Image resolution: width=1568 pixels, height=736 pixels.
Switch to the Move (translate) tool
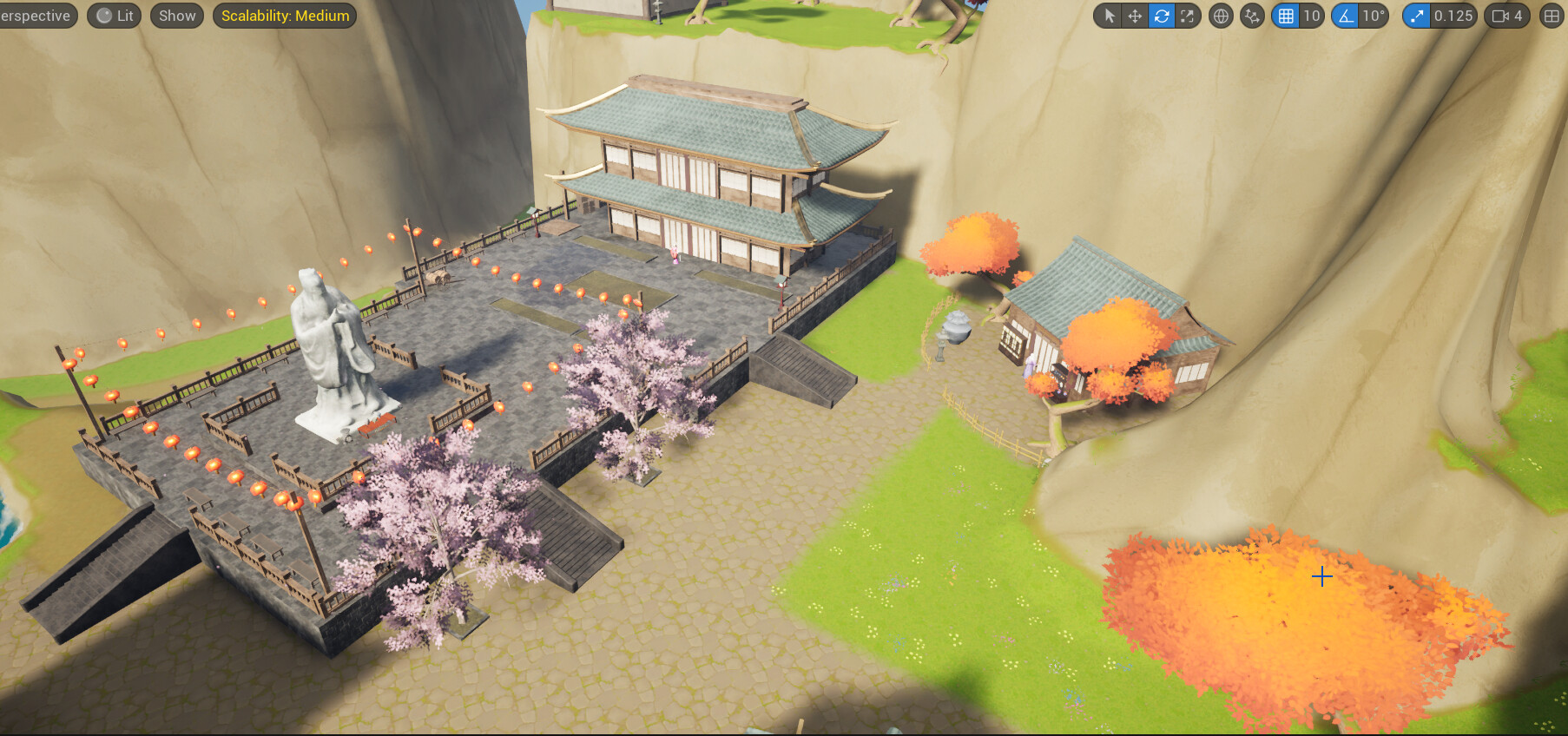pyautogui.click(x=1135, y=16)
